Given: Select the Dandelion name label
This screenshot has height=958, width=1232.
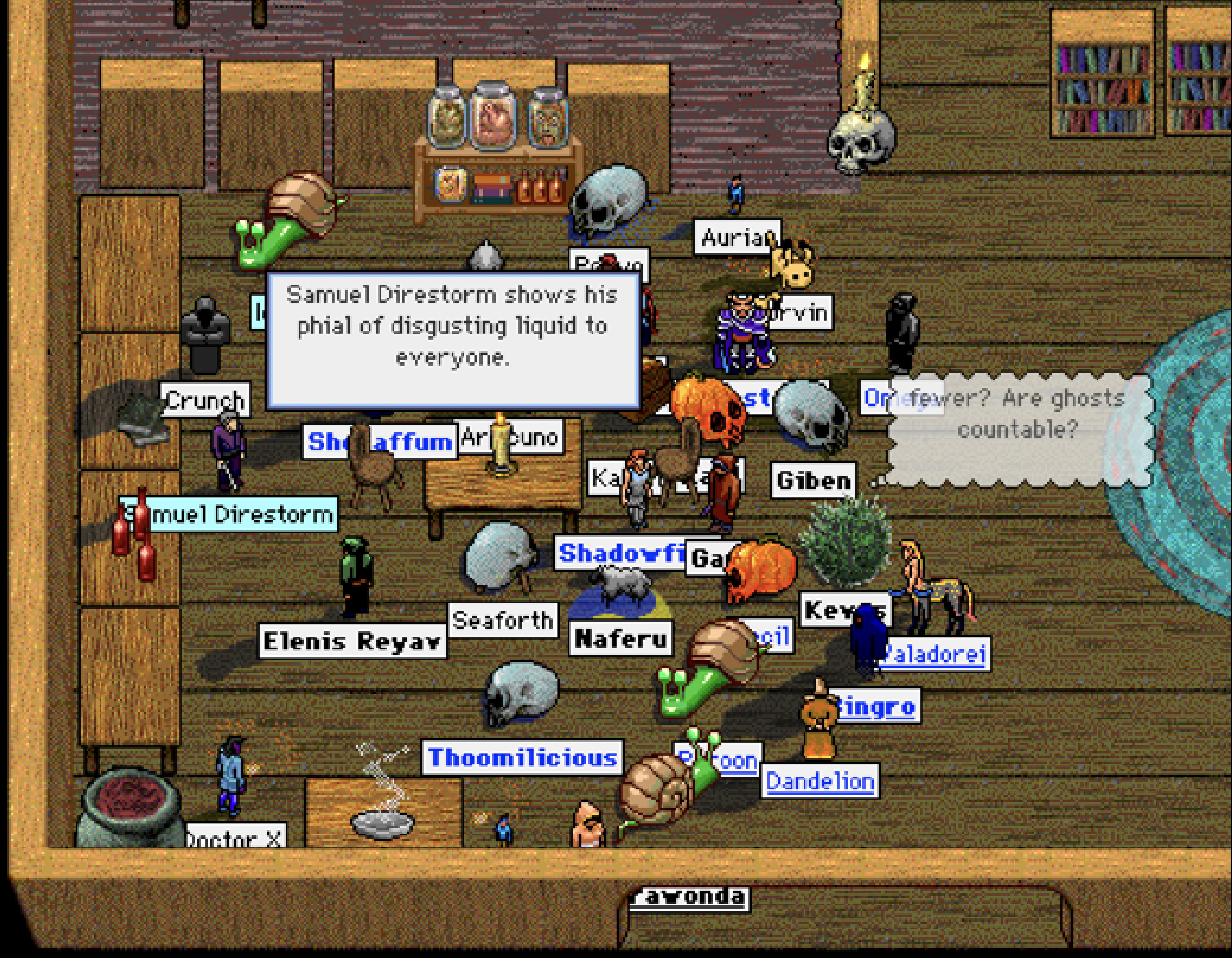Looking at the screenshot, I should pos(819,782).
